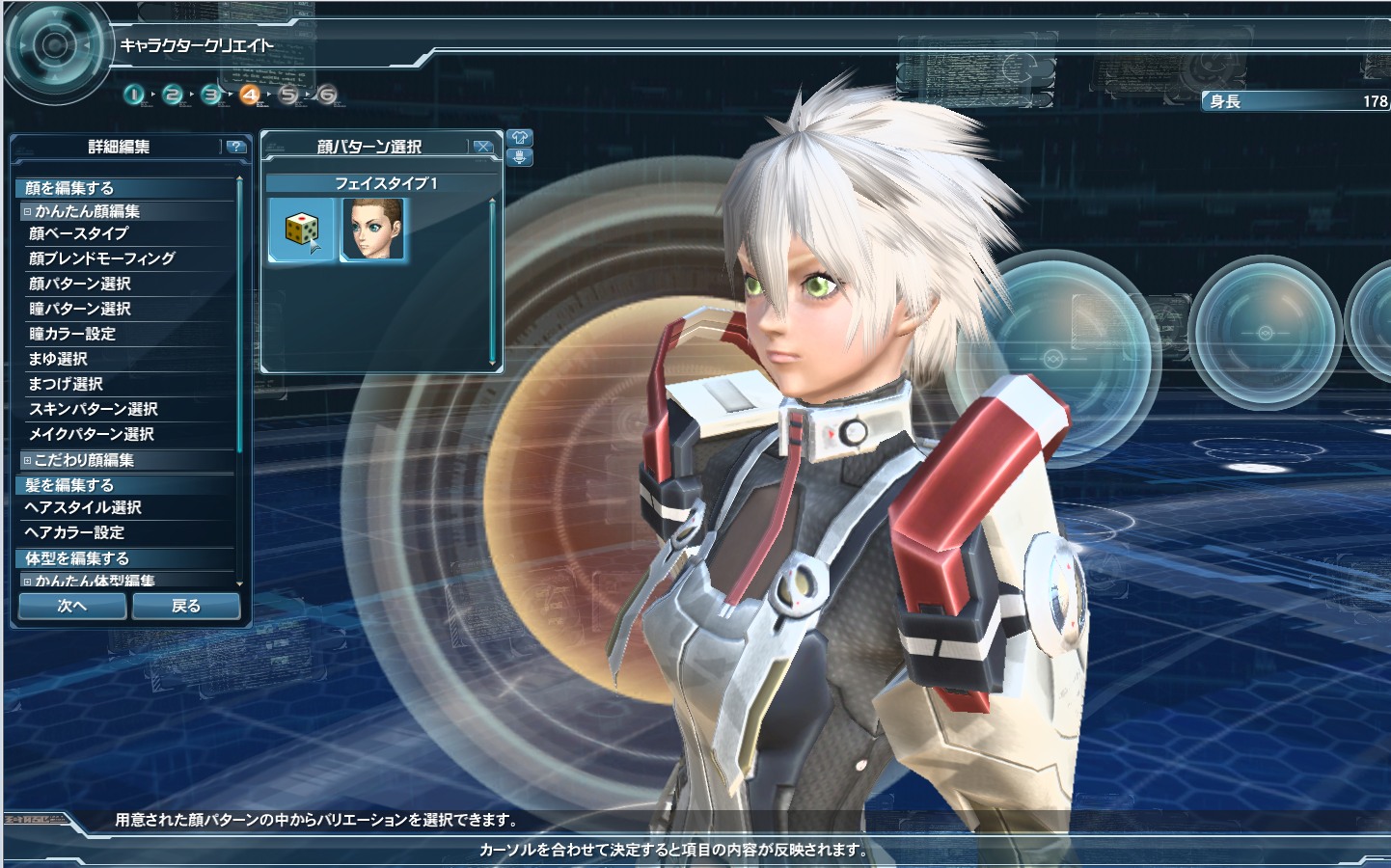Click the 戻る back button
1391x868 pixels.
coord(186,606)
